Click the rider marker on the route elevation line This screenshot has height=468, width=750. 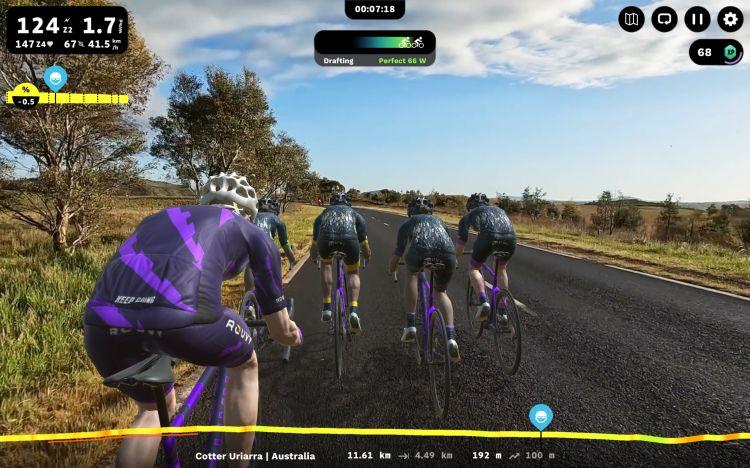[541, 416]
